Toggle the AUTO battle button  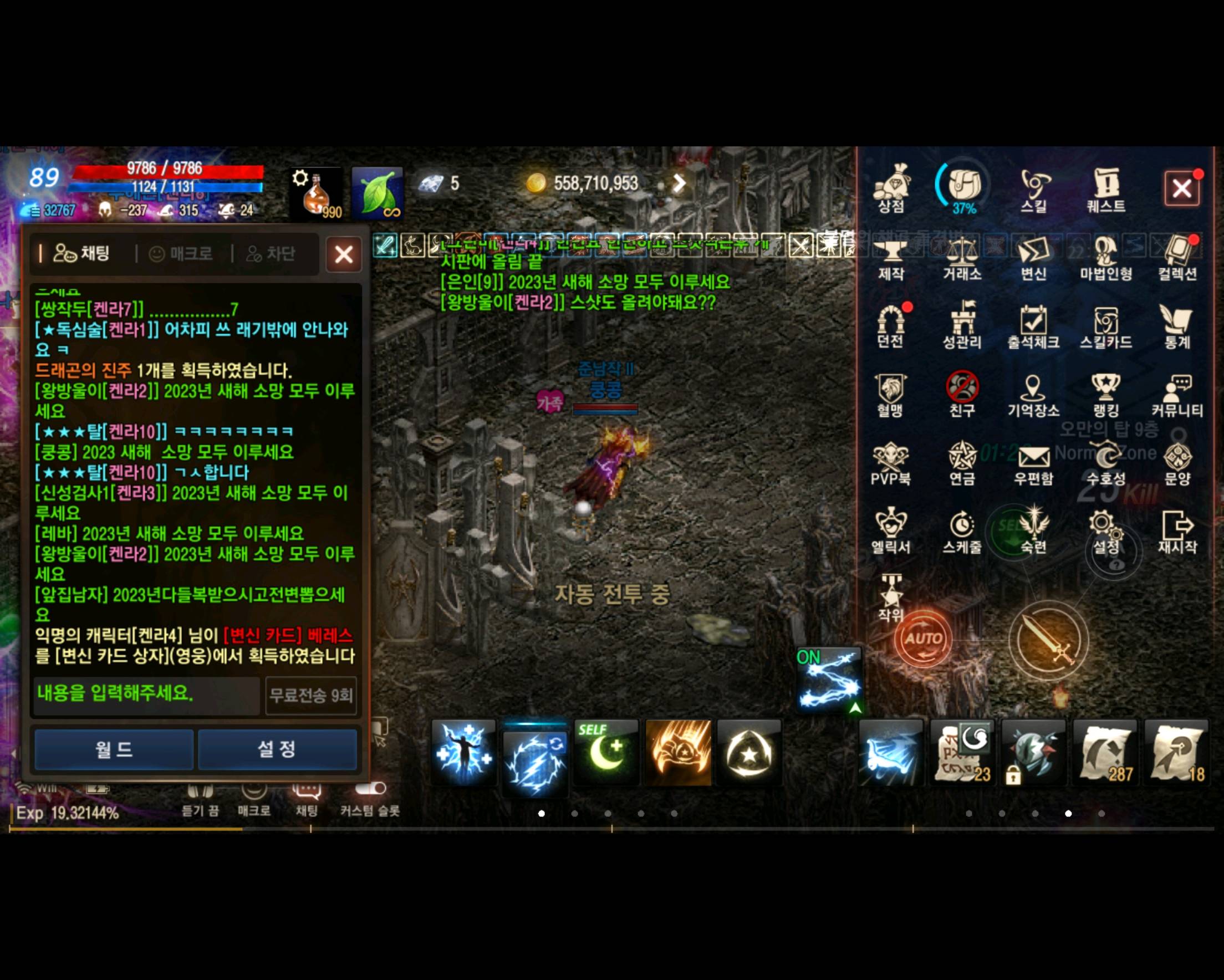click(x=923, y=639)
